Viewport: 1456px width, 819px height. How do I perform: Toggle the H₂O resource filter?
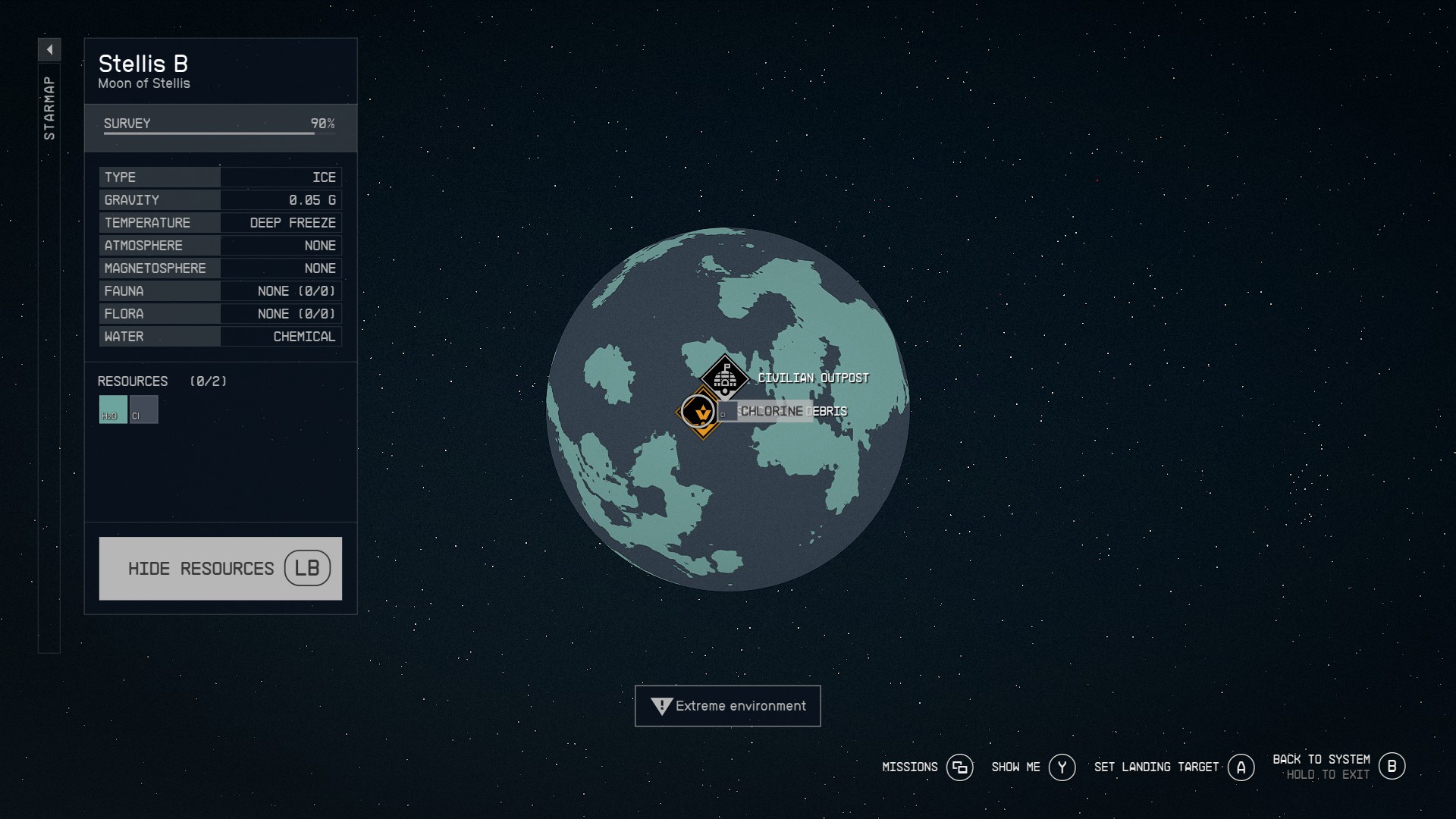point(111,409)
